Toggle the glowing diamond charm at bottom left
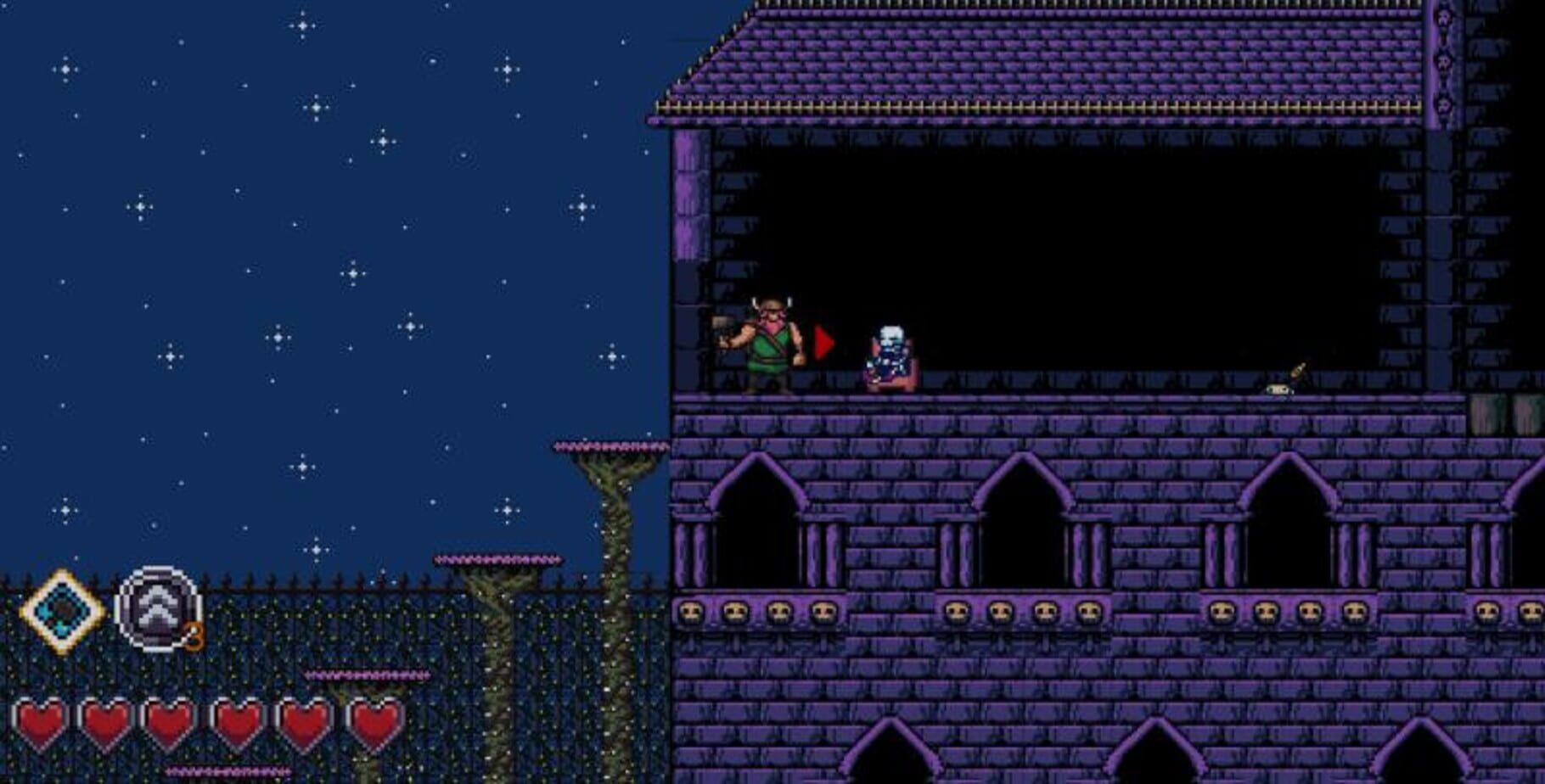1545x784 pixels. tap(59, 608)
